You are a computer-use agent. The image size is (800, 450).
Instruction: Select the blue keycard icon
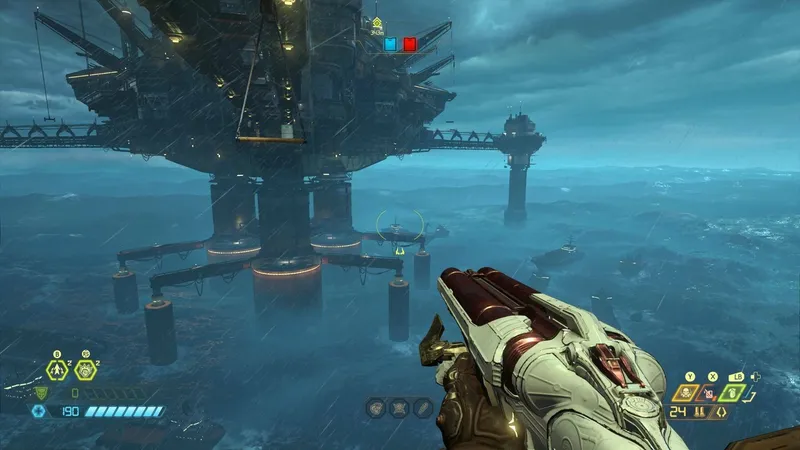coord(391,45)
